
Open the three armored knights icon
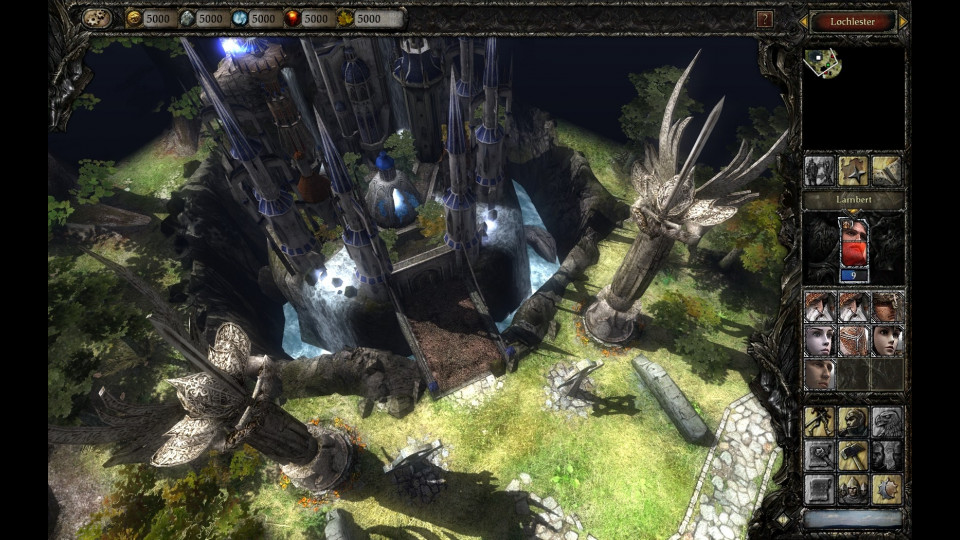click(x=853, y=488)
